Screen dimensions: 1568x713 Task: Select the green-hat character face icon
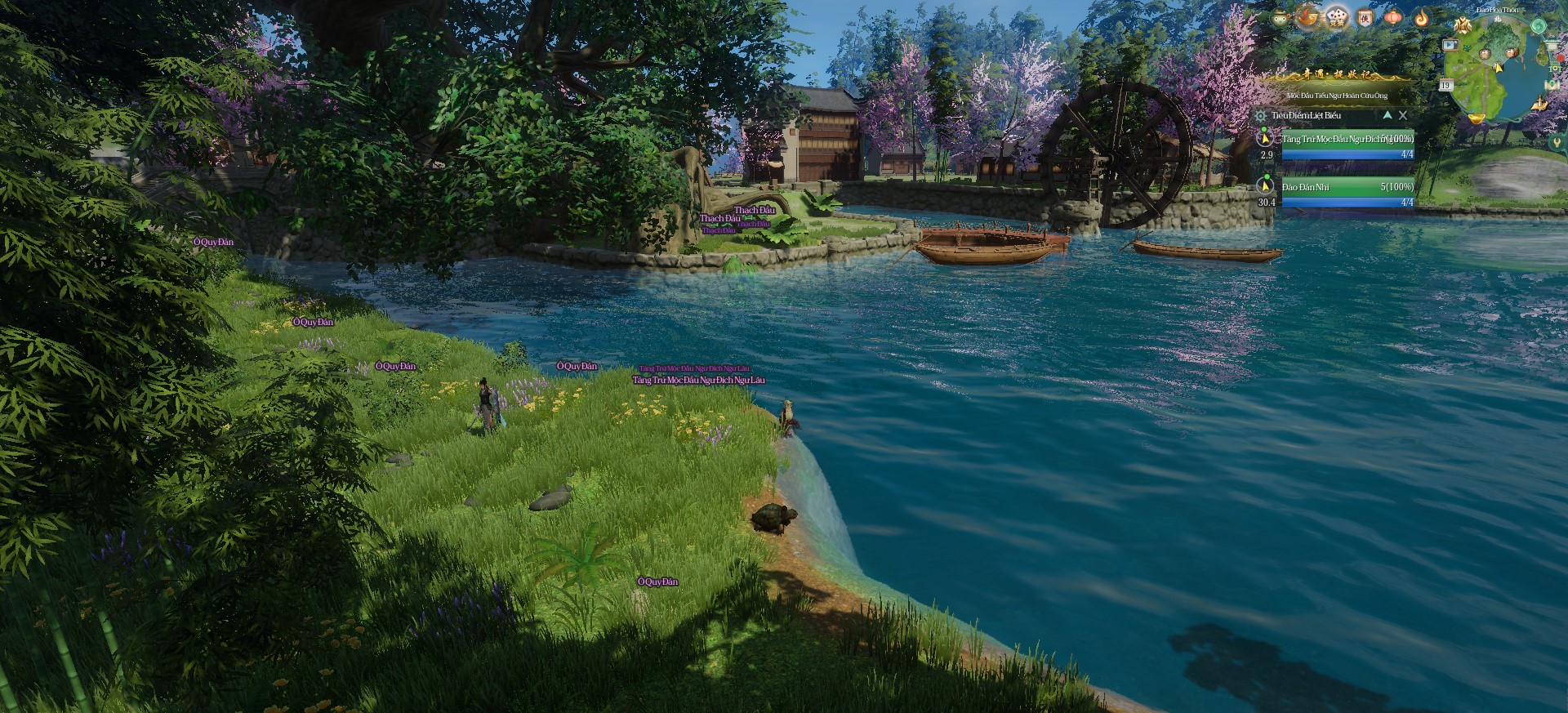click(1281, 17)
